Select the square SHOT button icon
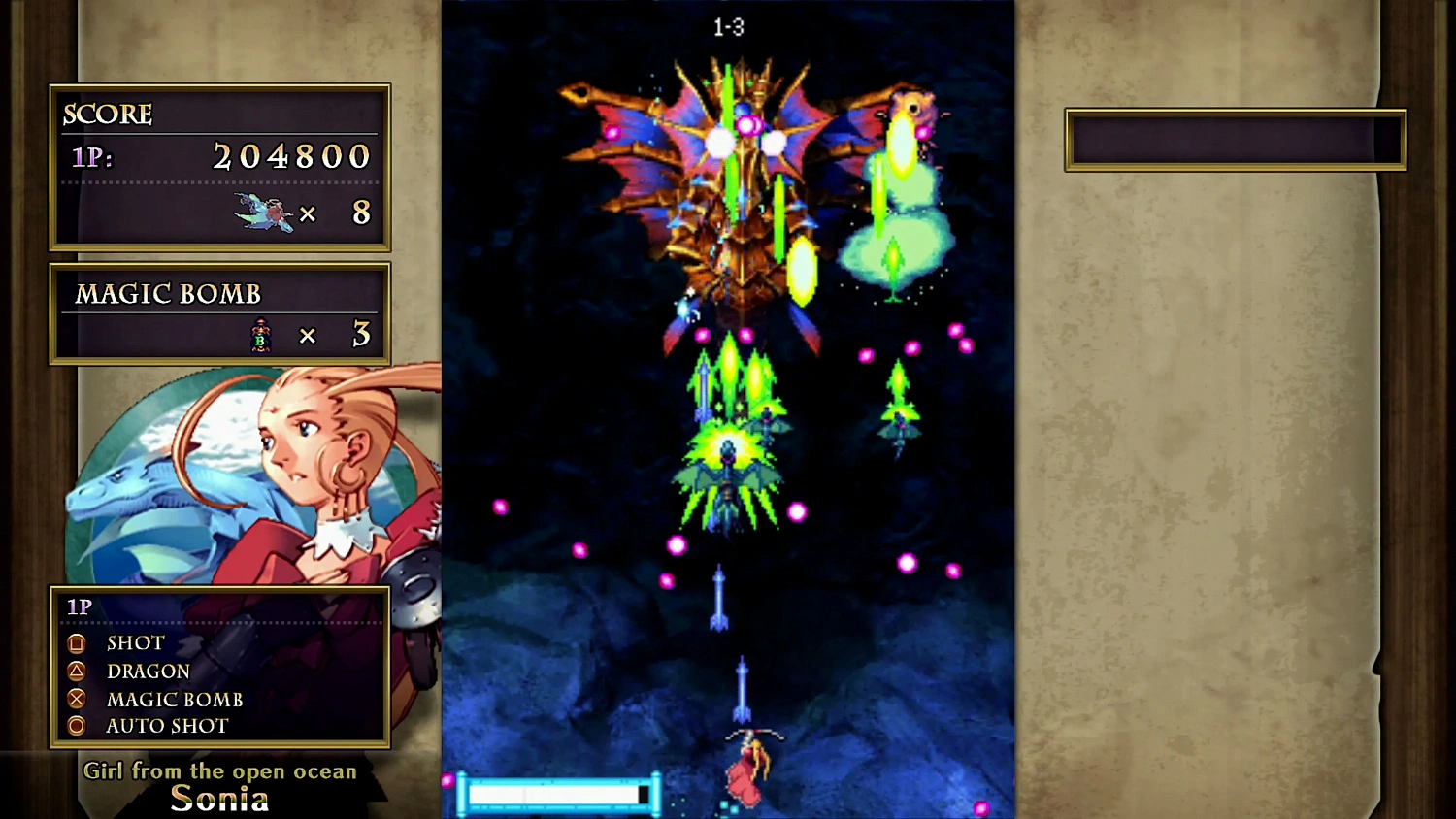Image resolution: width=1456 pixels, height=819 pixels. coord(77,642)
